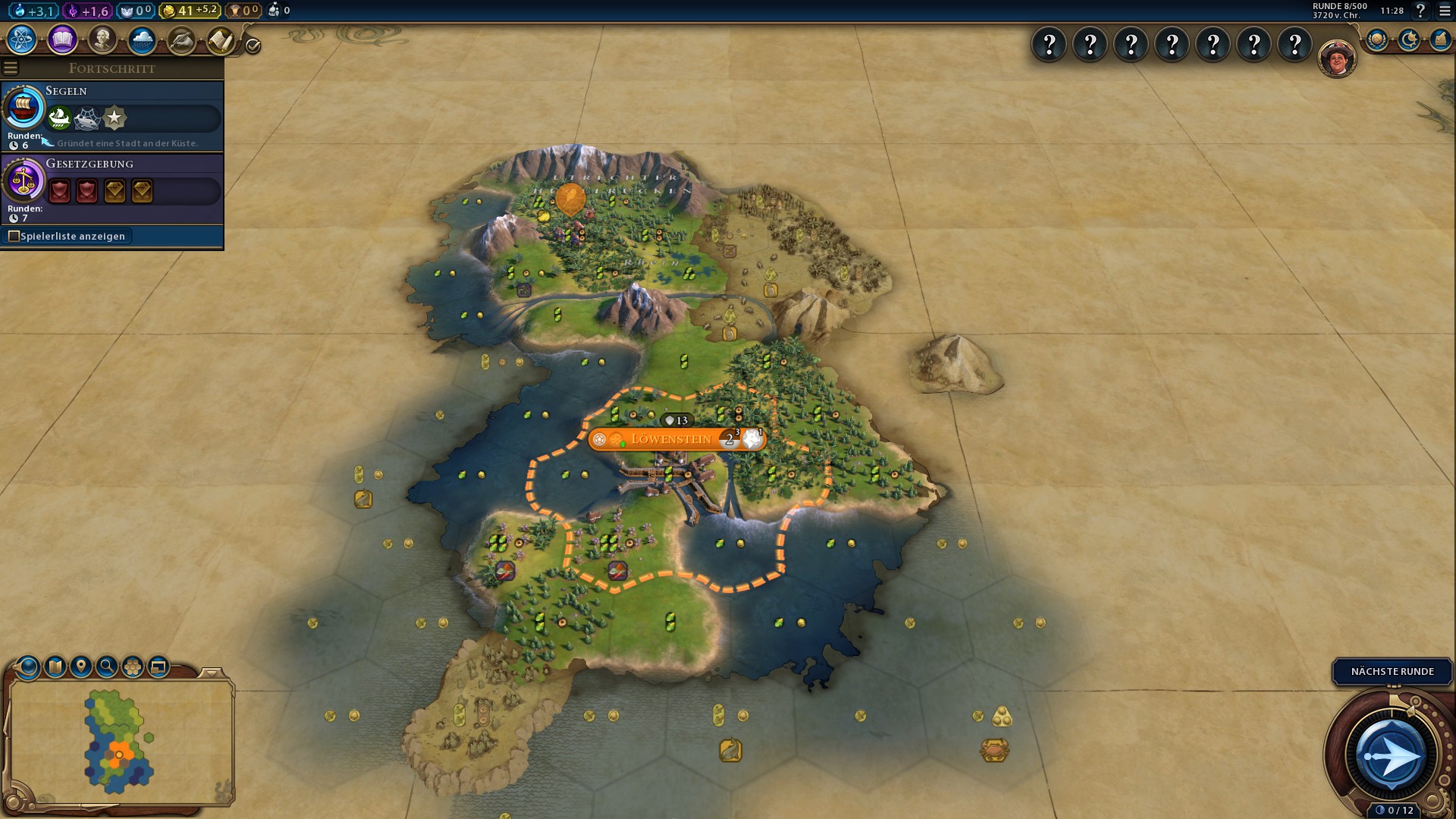
Task: Open the Löwenstein city banner
Action: tap(671, 439)
